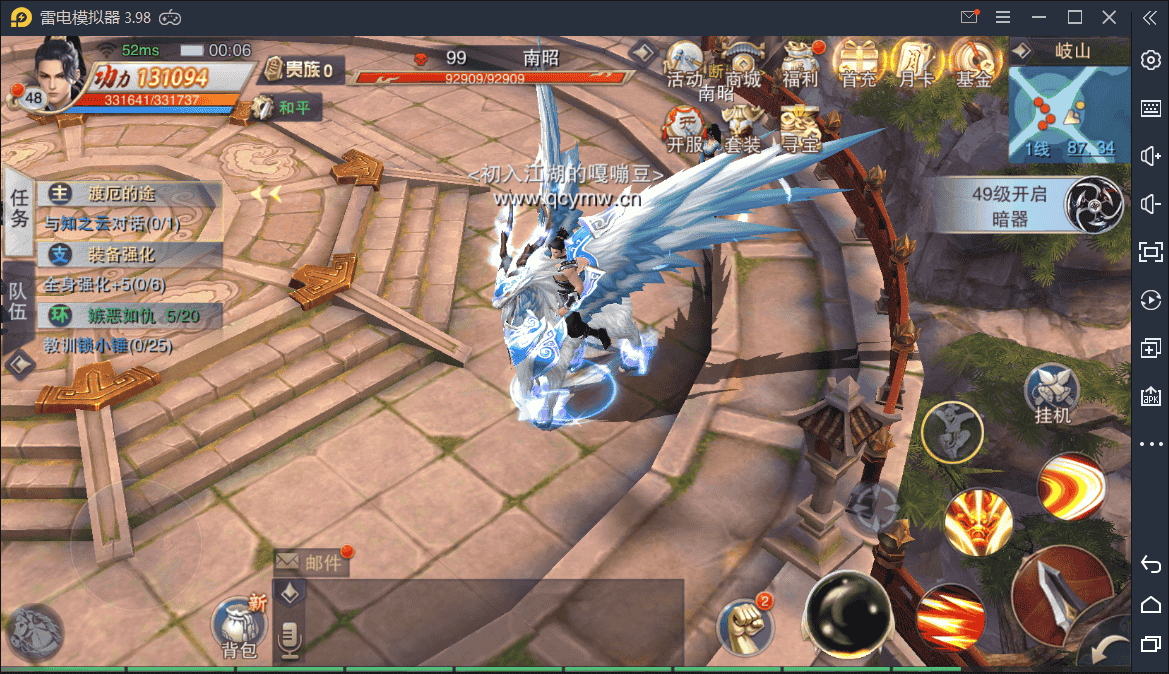Toggle 挂机 auto-battle mode

pos(1053,394)
